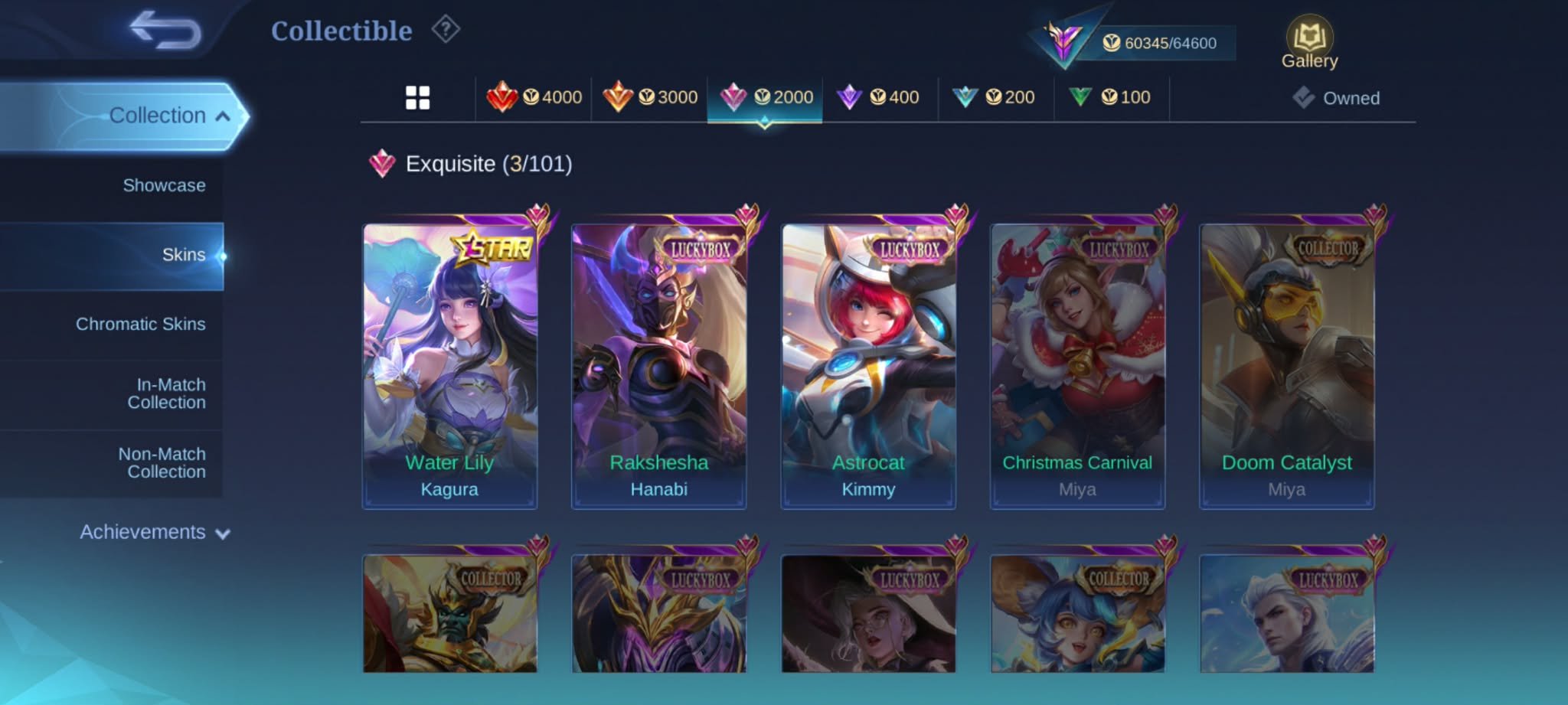Click the 60345/64600 token progress display
The image size is (1568, 705).
(x=1158, y=44)
